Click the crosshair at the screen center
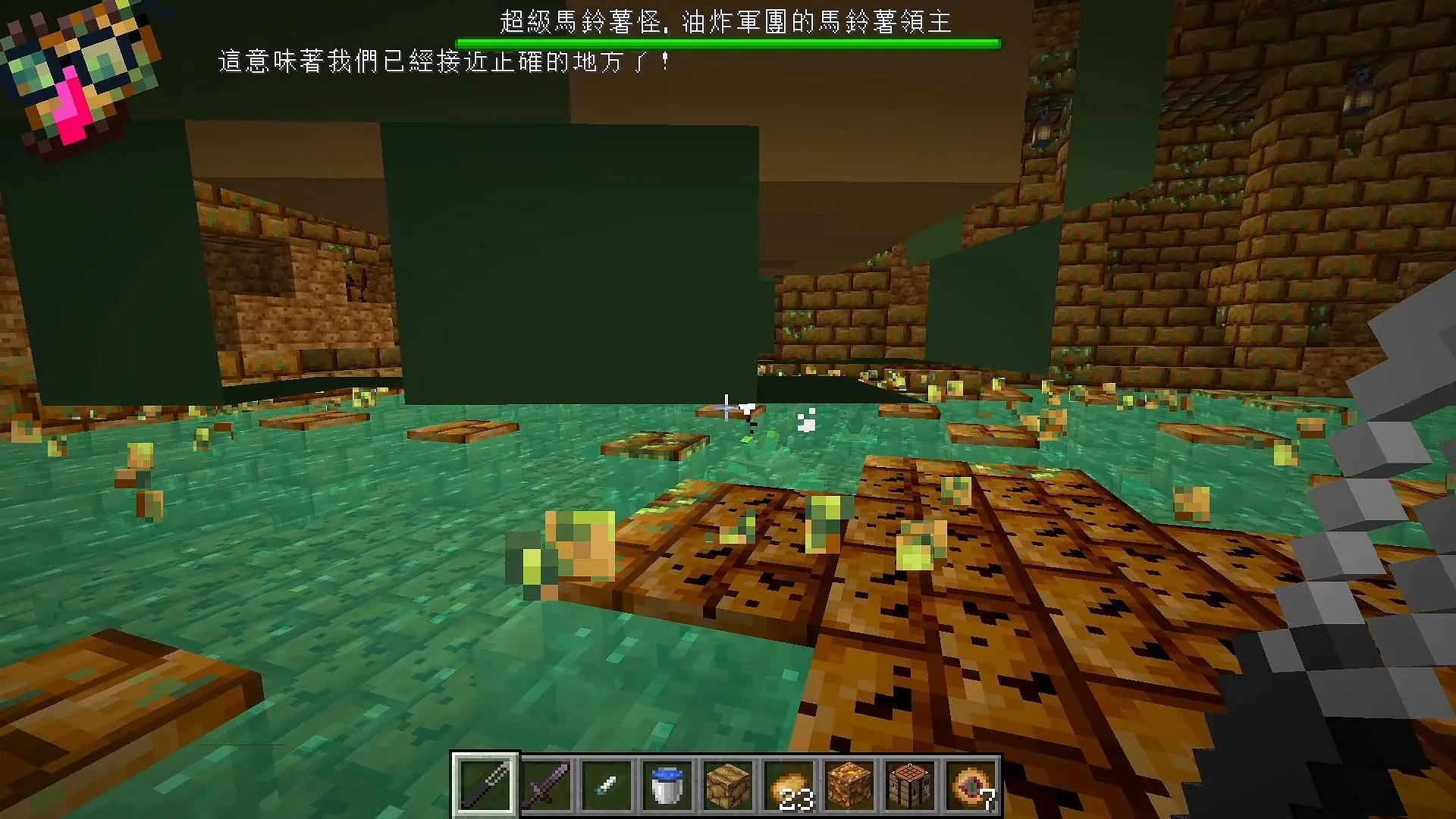1456x819 pixels. [x=726, y=409]
